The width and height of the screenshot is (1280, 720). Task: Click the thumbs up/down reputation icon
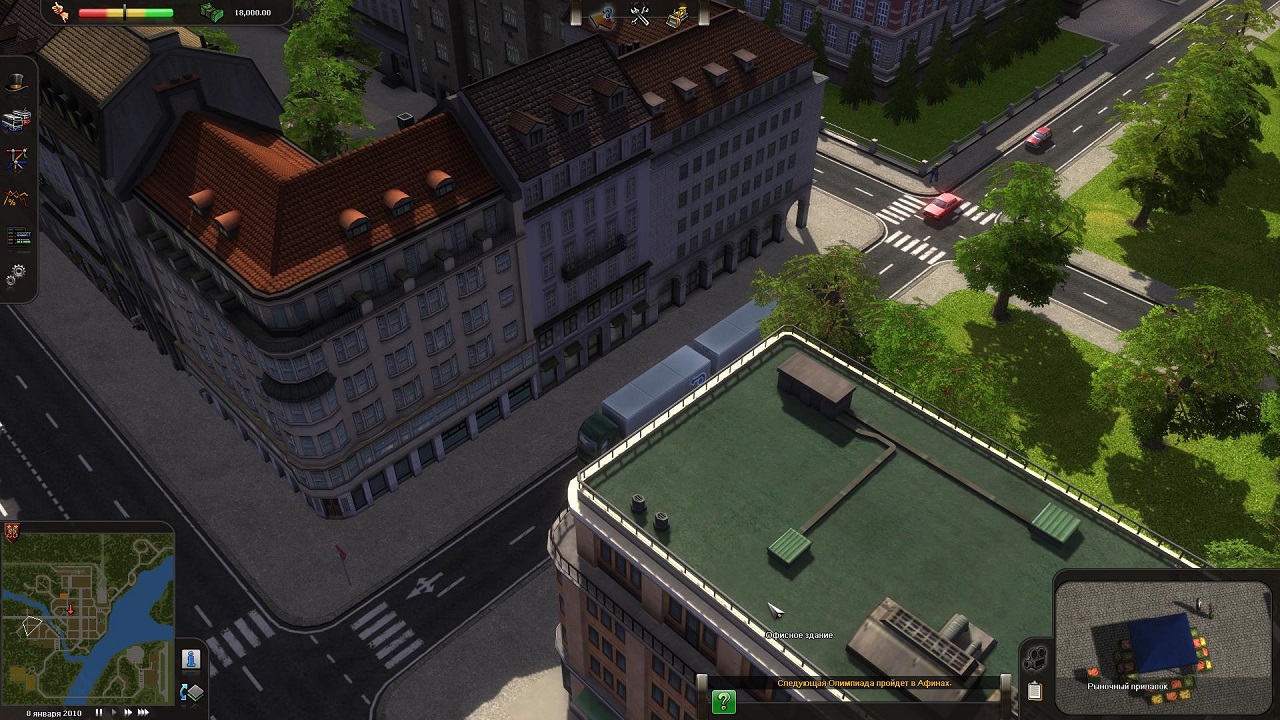pos(60,13)
